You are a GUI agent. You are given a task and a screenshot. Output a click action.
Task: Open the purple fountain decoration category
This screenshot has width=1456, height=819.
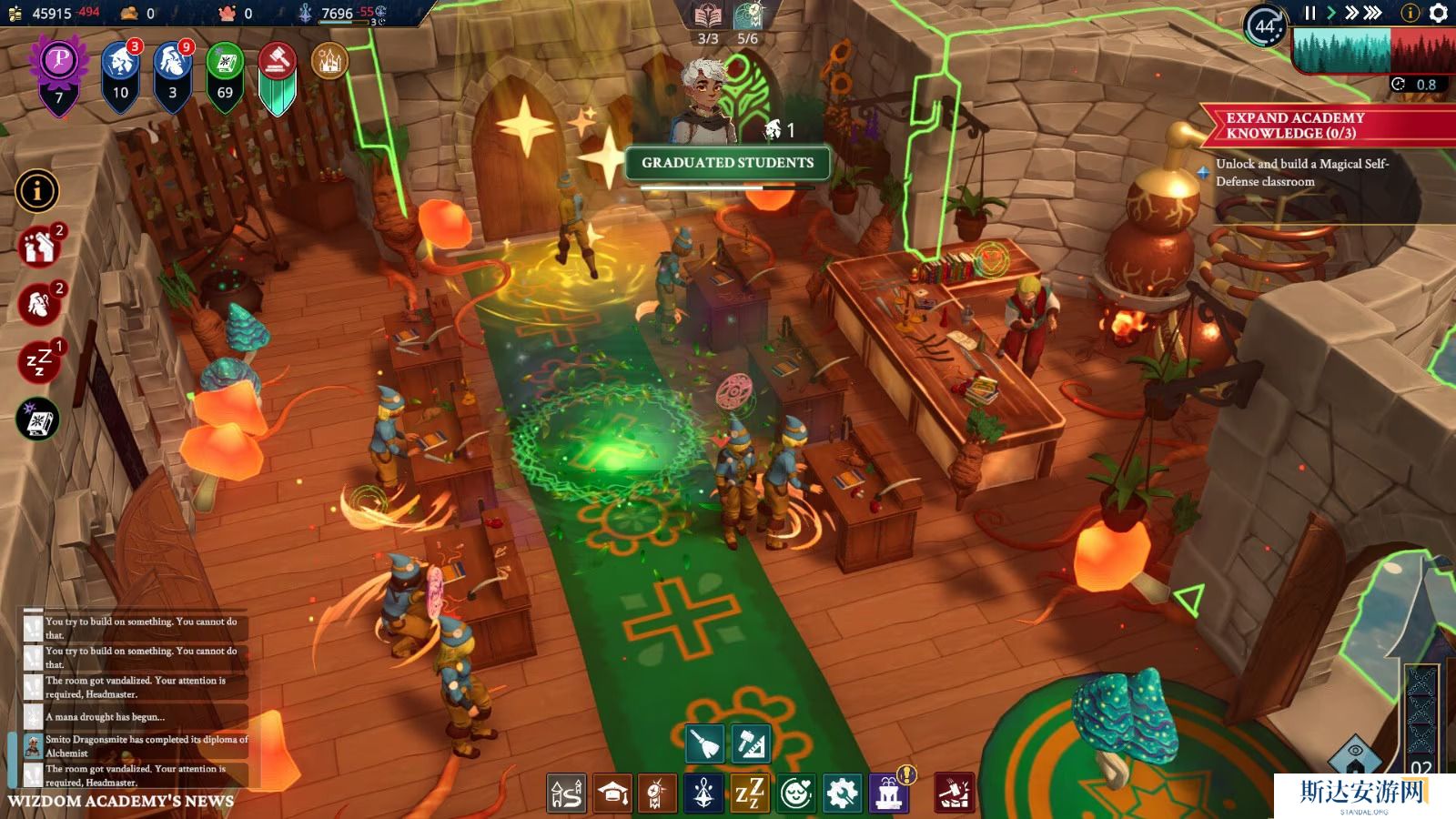[x=889, y=794]
